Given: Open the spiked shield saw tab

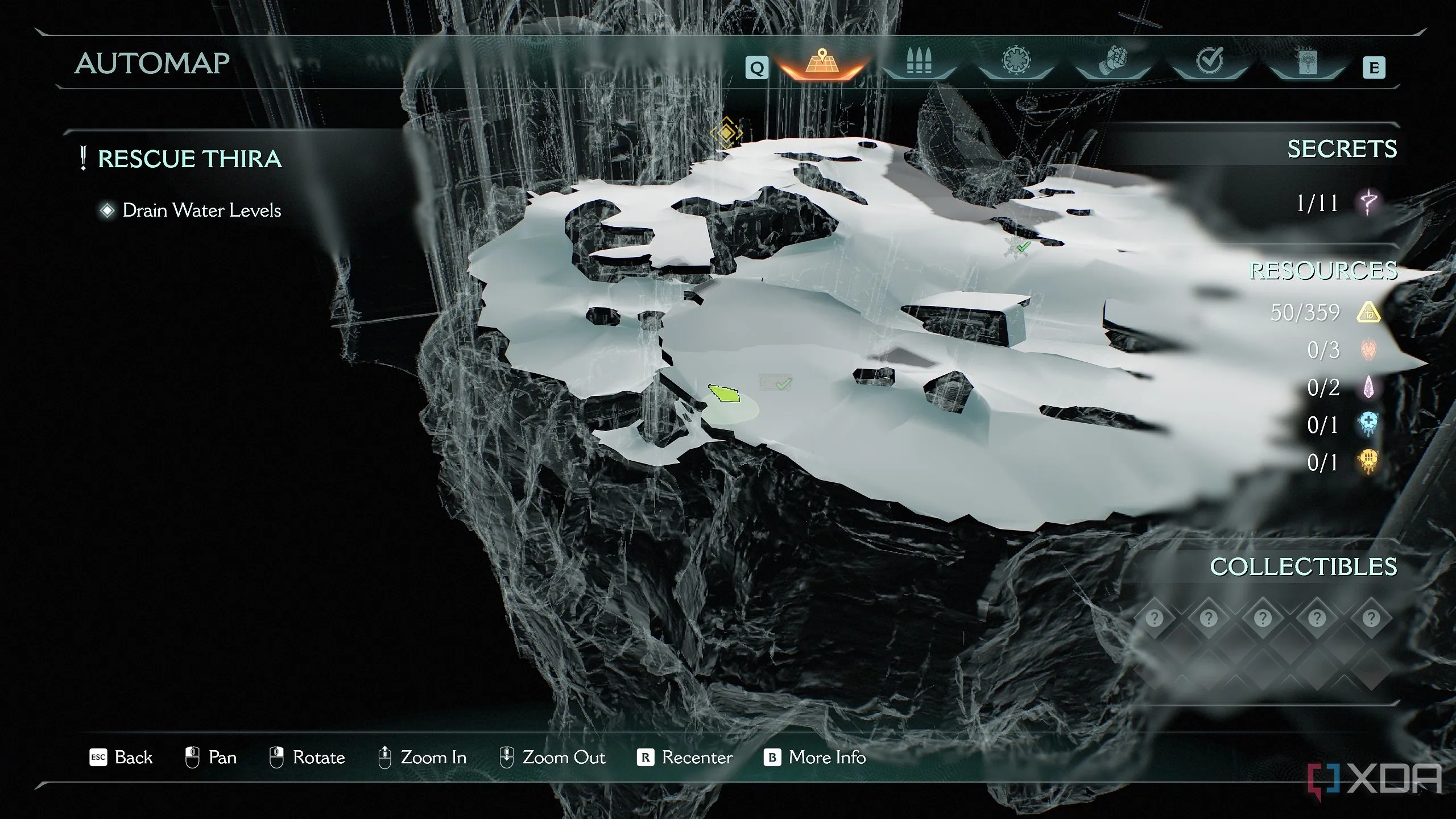Looking at the screenshot, I should coord(1016,63).
